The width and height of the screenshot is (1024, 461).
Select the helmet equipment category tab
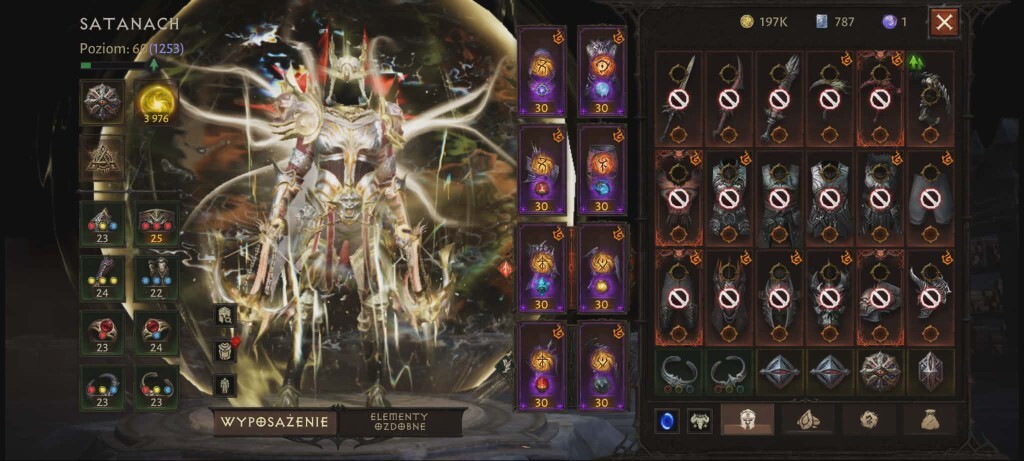click(x=746, y=420)
